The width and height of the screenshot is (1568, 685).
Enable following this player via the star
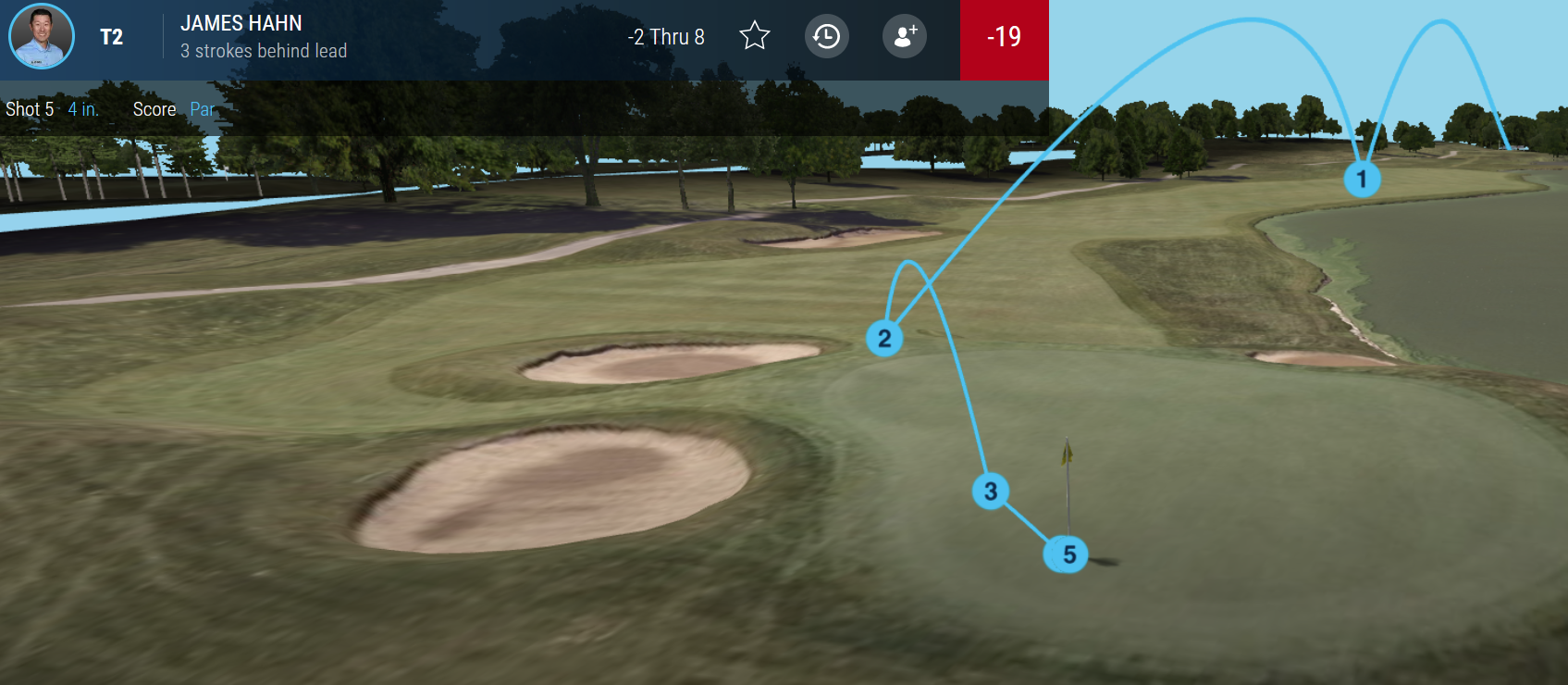click(754, 36)
